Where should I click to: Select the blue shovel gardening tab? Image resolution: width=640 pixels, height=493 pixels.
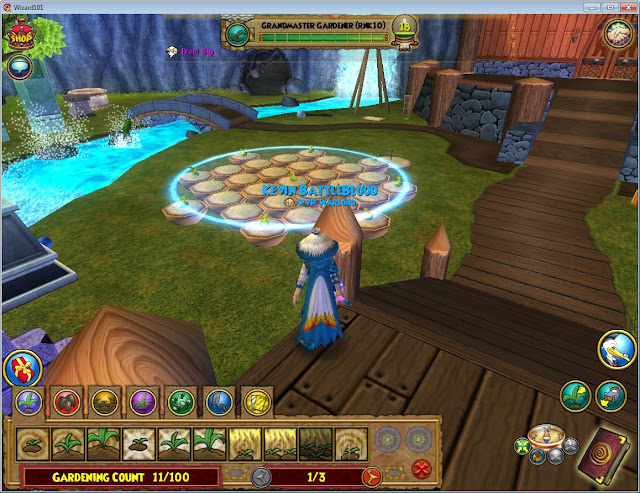tap(217, 402)
